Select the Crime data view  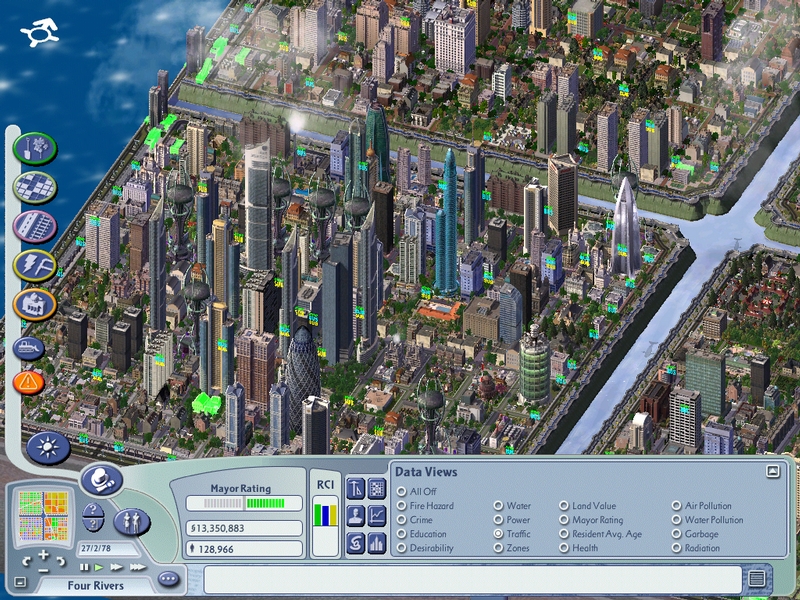(401, 520)
